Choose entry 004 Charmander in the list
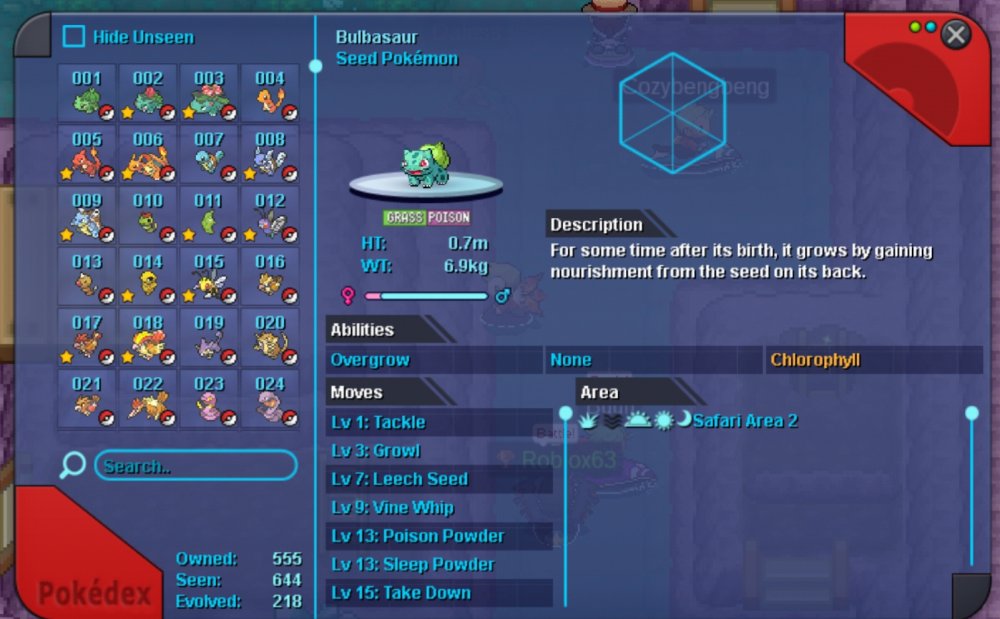Viewport: 1000px width, 619px height. pyautogui.click(x=270, y=93)
